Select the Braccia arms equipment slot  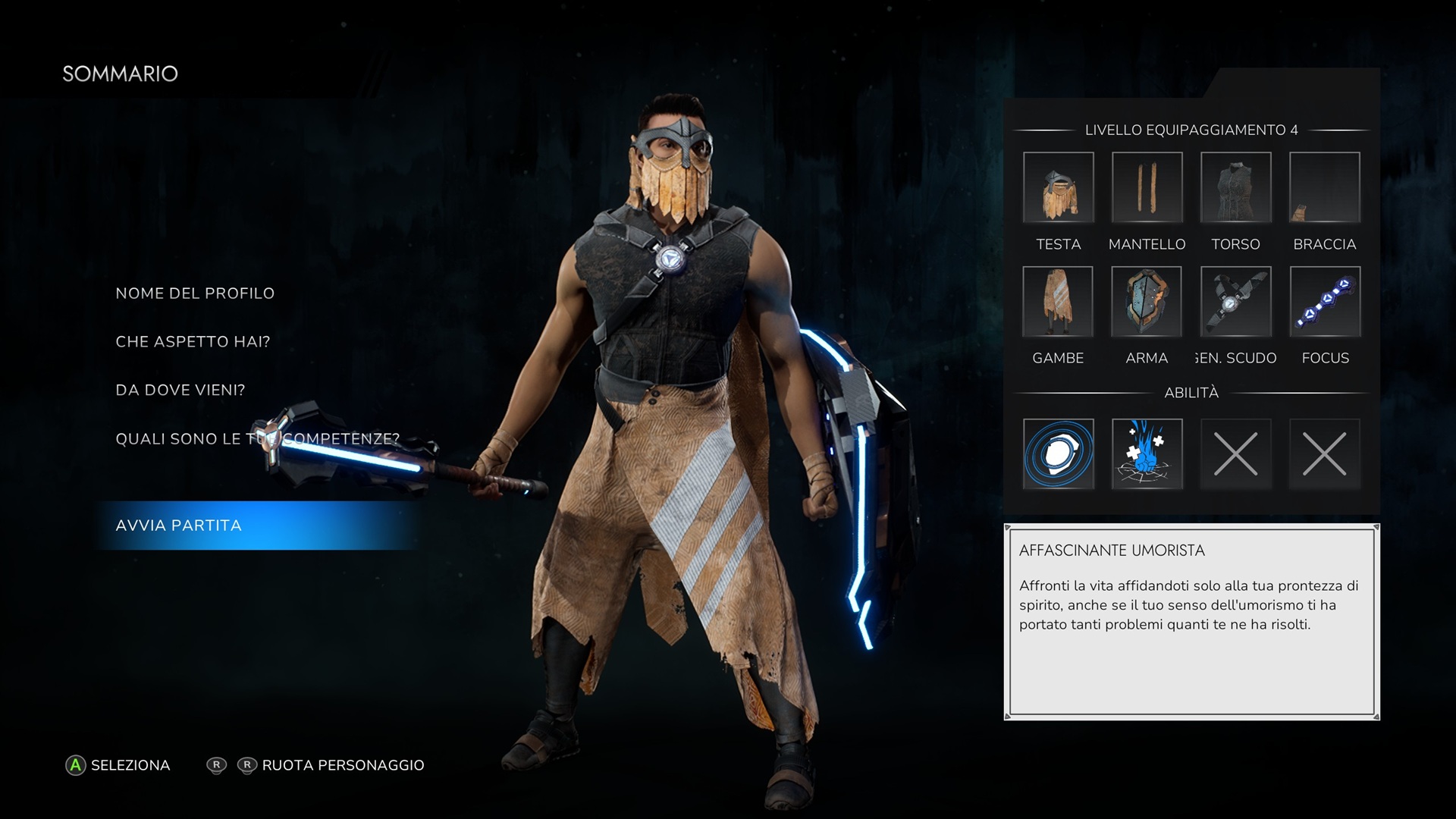(1324, 187)
